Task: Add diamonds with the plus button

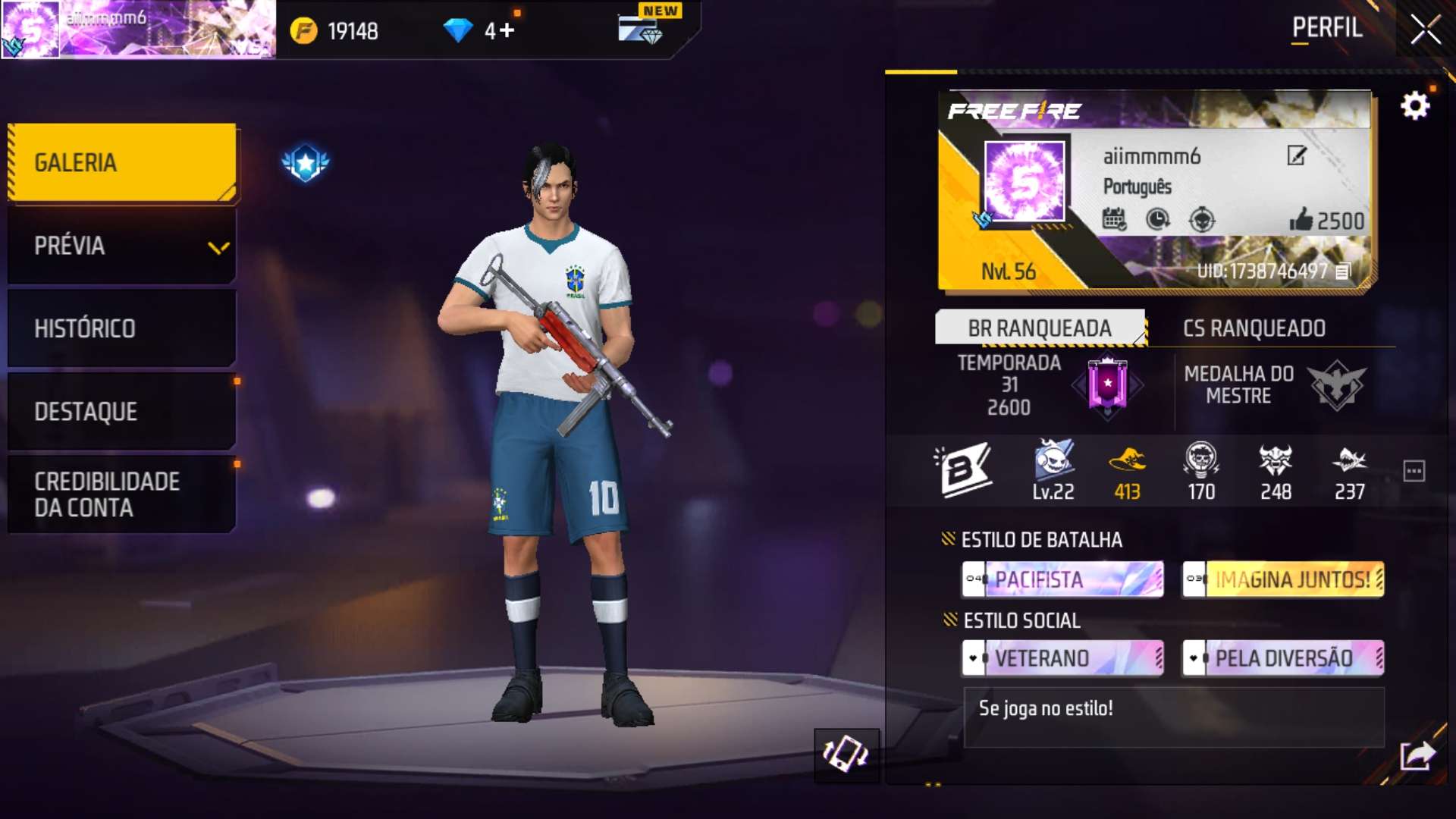Action: (507, 30)
